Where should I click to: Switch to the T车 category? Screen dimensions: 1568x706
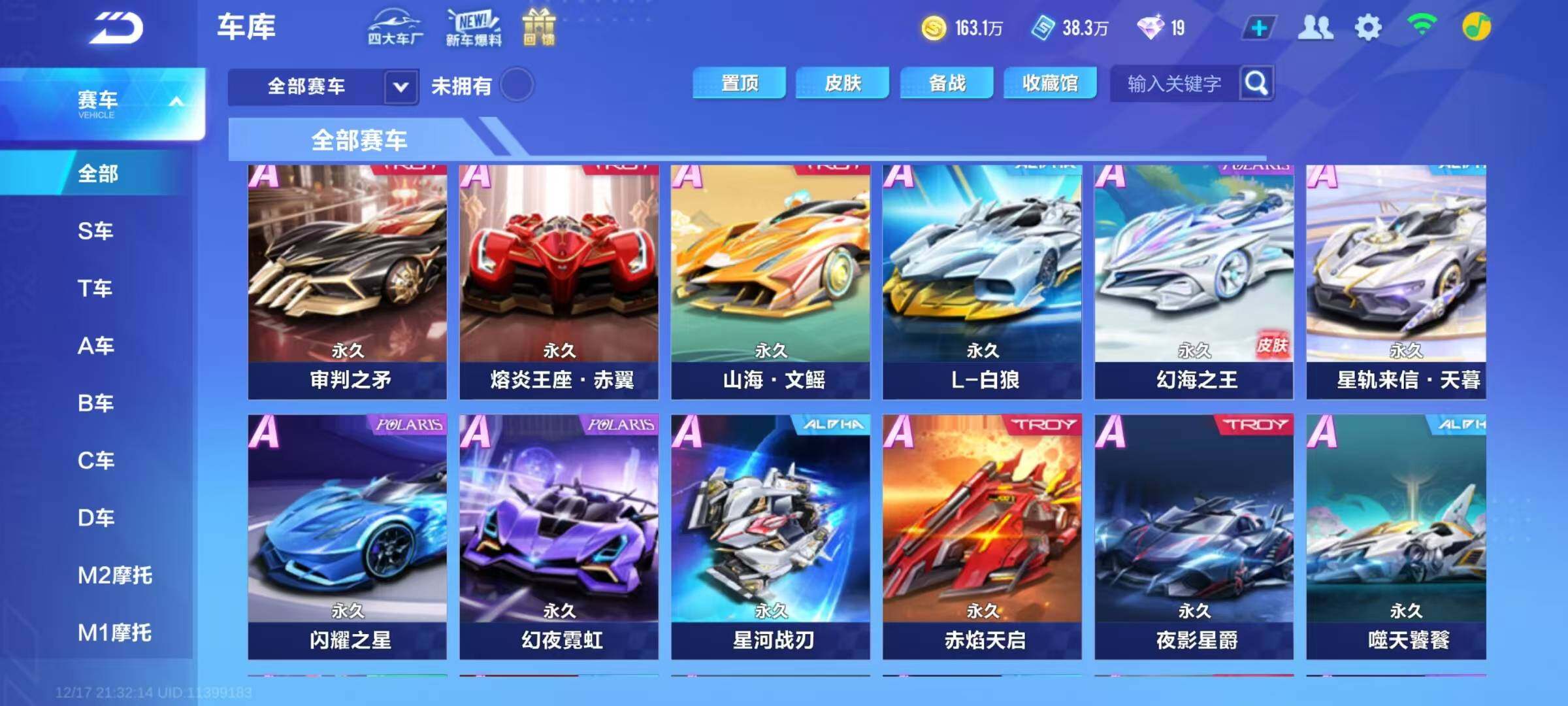click(x=95, y=288)
